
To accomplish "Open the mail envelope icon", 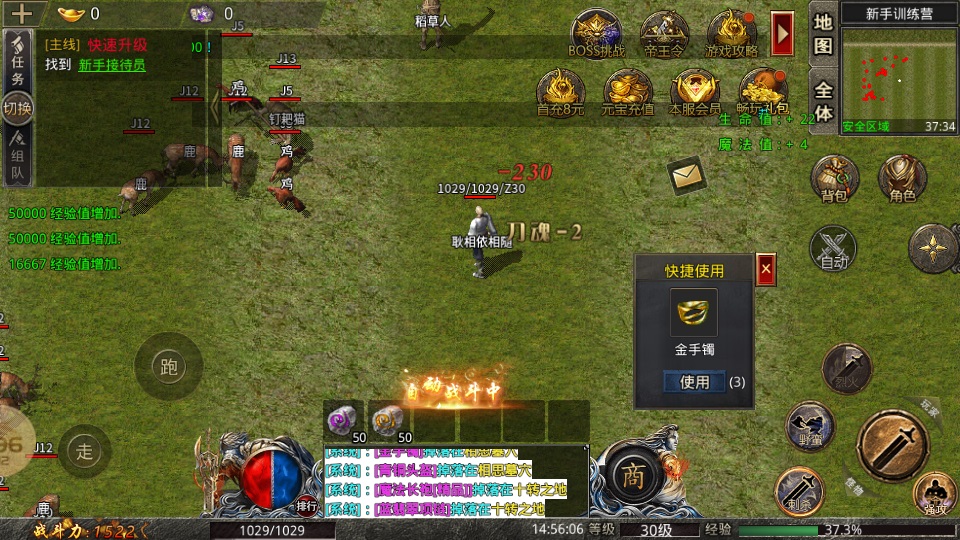I will pos(686,176).
